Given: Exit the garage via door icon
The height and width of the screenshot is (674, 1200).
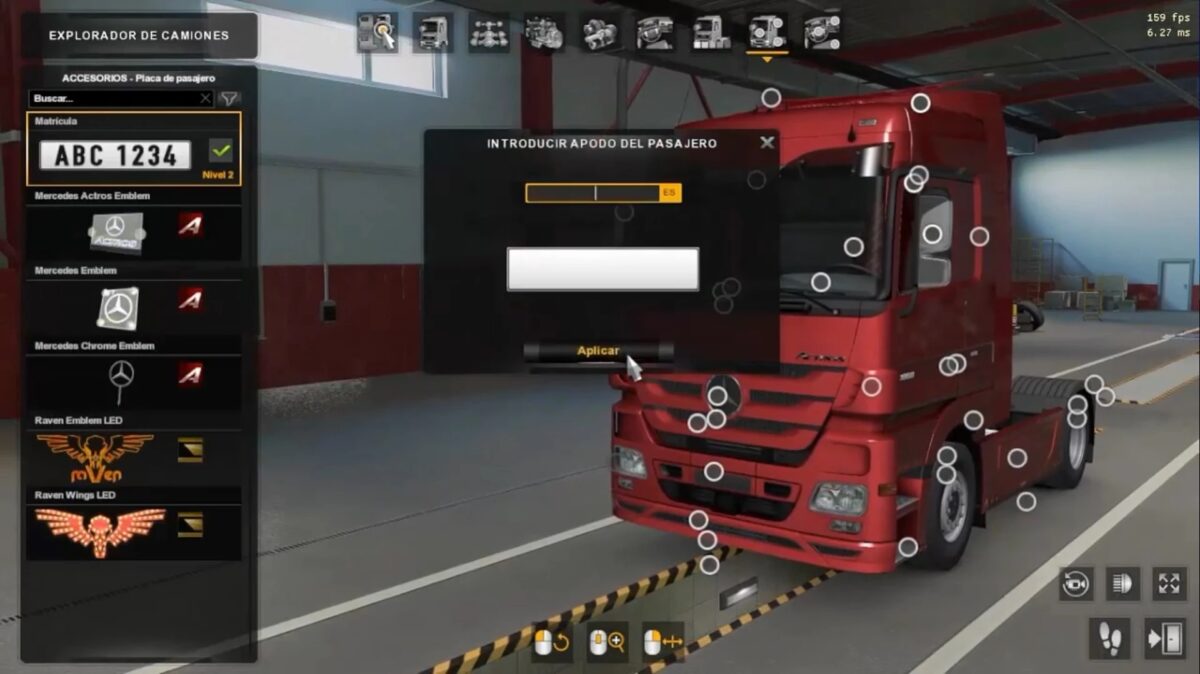Looking at the screenshot, I should point(1166,639).
